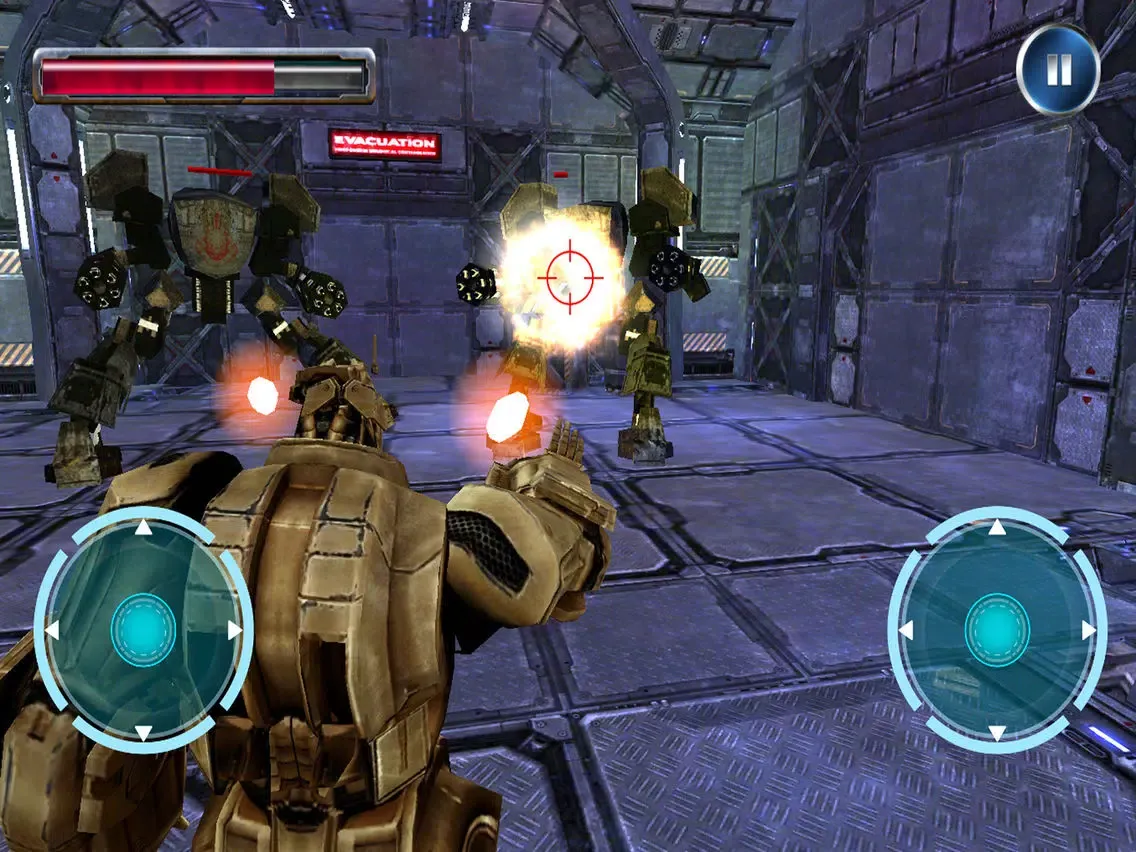This screenshot has width=1136, height=852.
Task: Click the center knob of the aiming joystick
Action: click(997, 630)
